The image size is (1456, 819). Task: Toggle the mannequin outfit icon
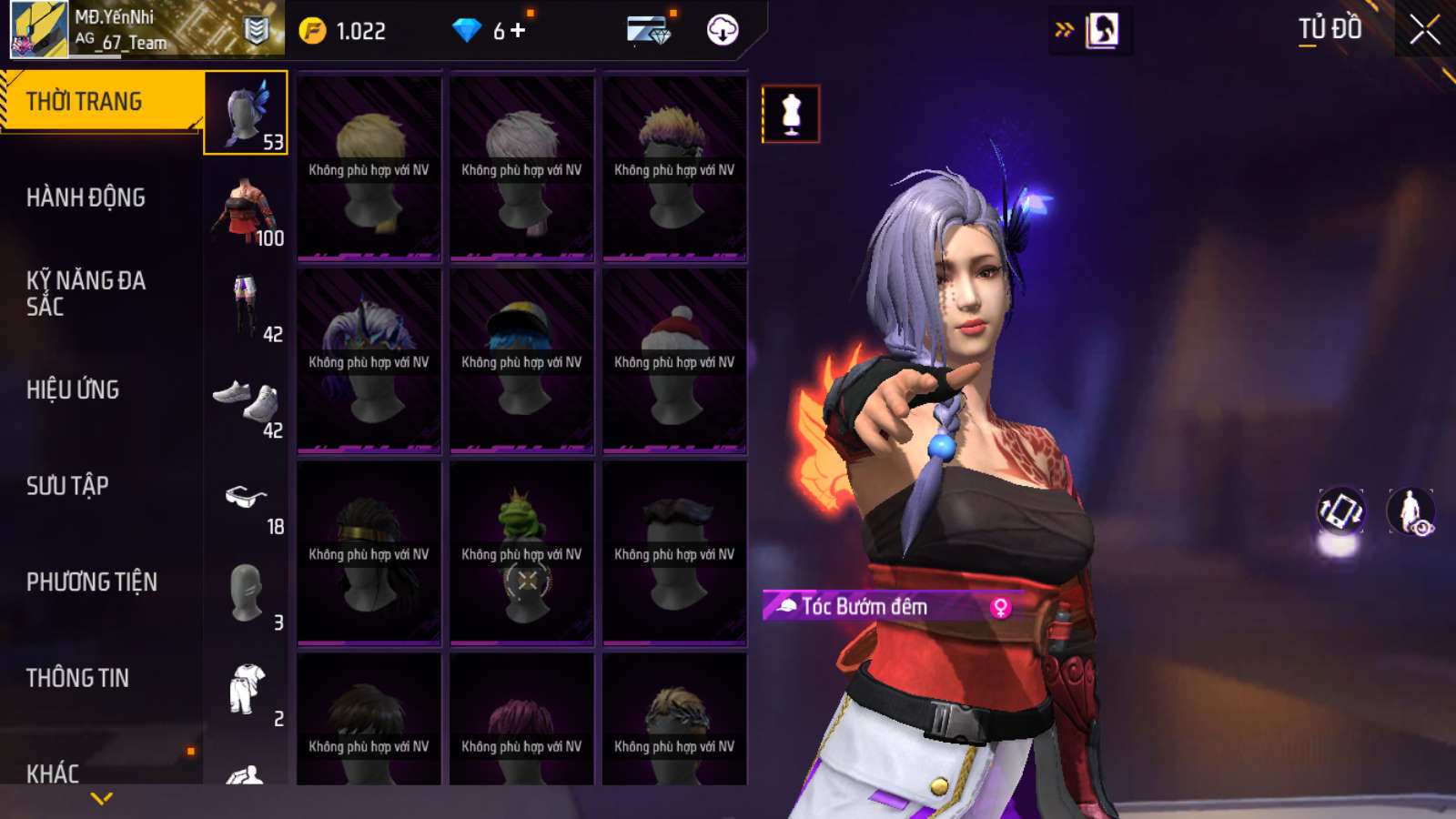tap(791, 115)
